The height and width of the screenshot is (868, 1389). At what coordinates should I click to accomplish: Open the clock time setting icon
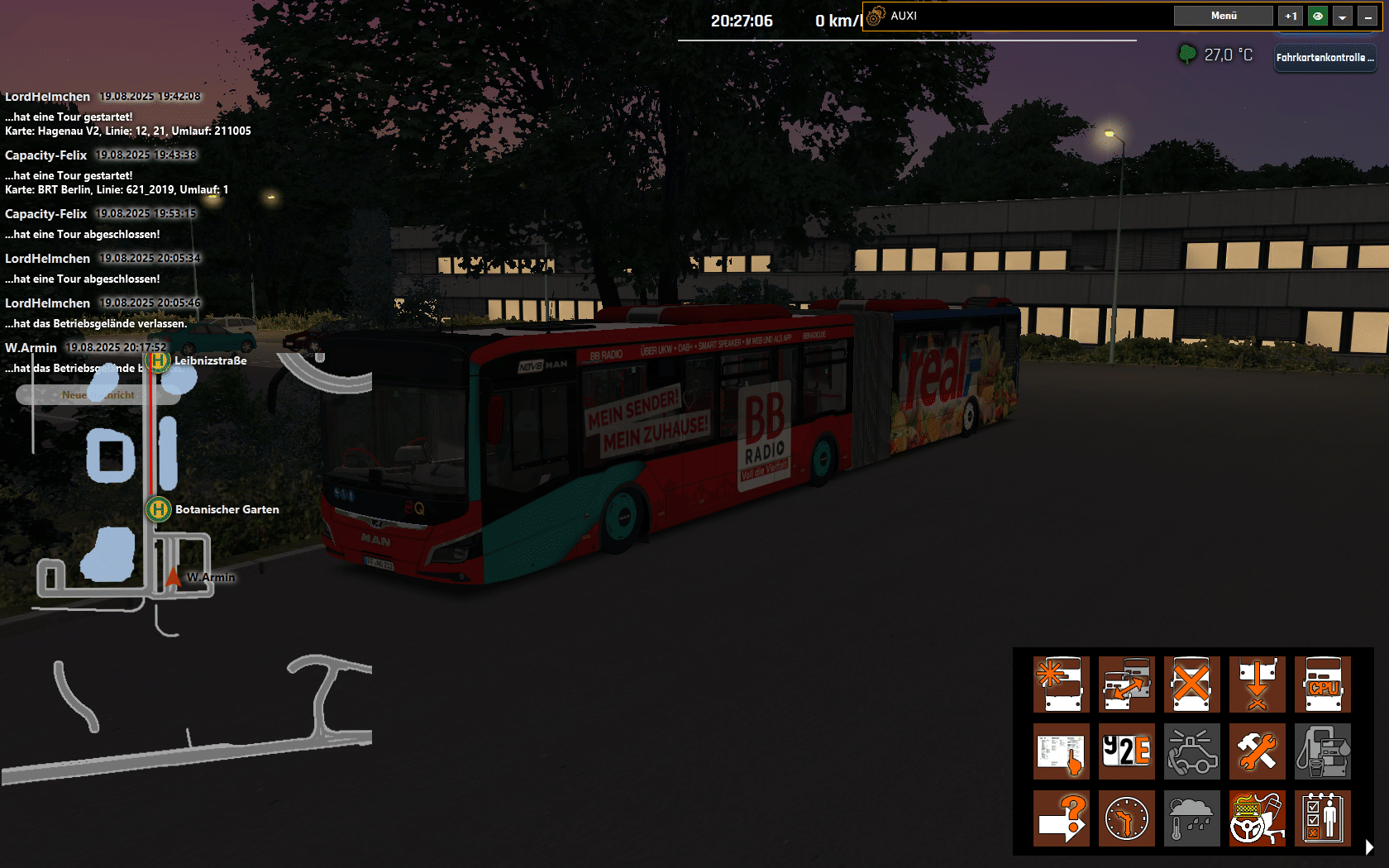[1127, 818]
